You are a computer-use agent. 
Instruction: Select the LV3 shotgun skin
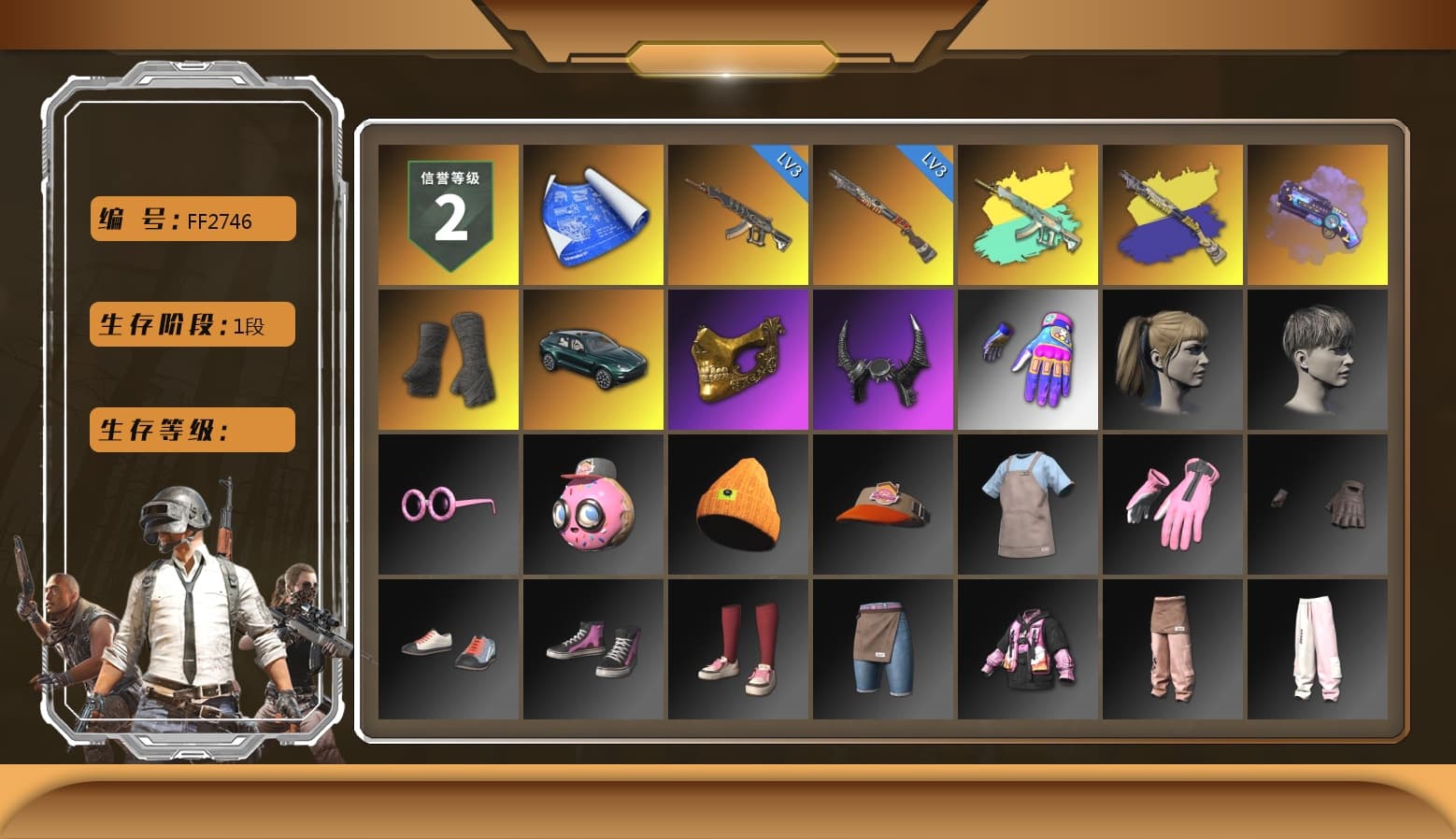(882, 213)
